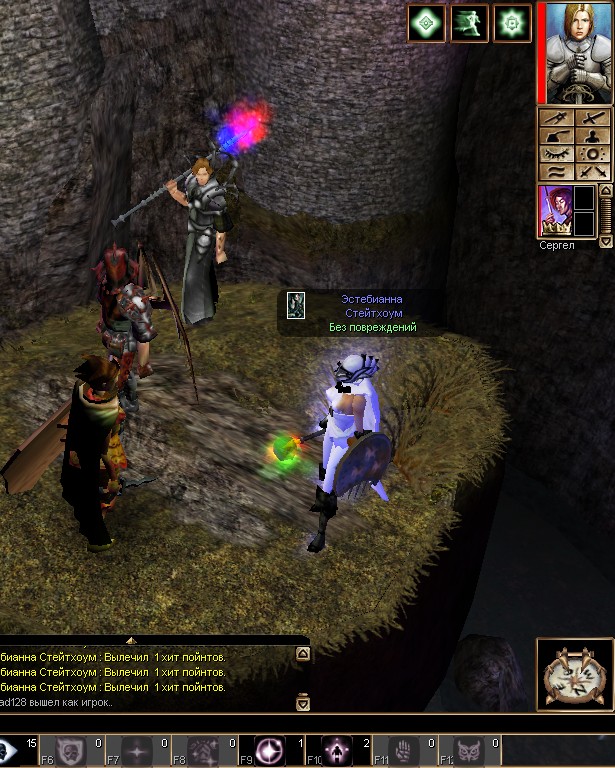This screenshot has width=615, height=768.
Task: Click the glowing diamond effect icon
Action: click(426, 22)
